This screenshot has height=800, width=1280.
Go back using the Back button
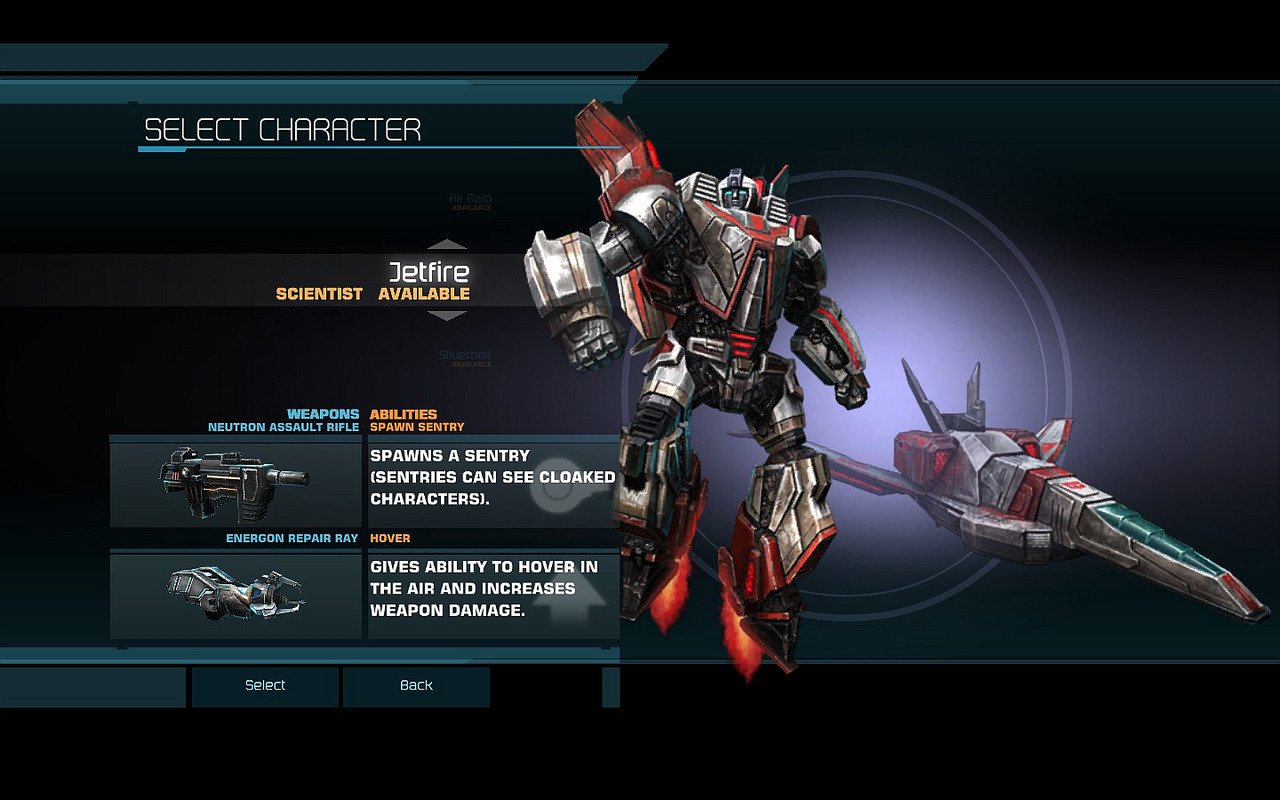416,686
